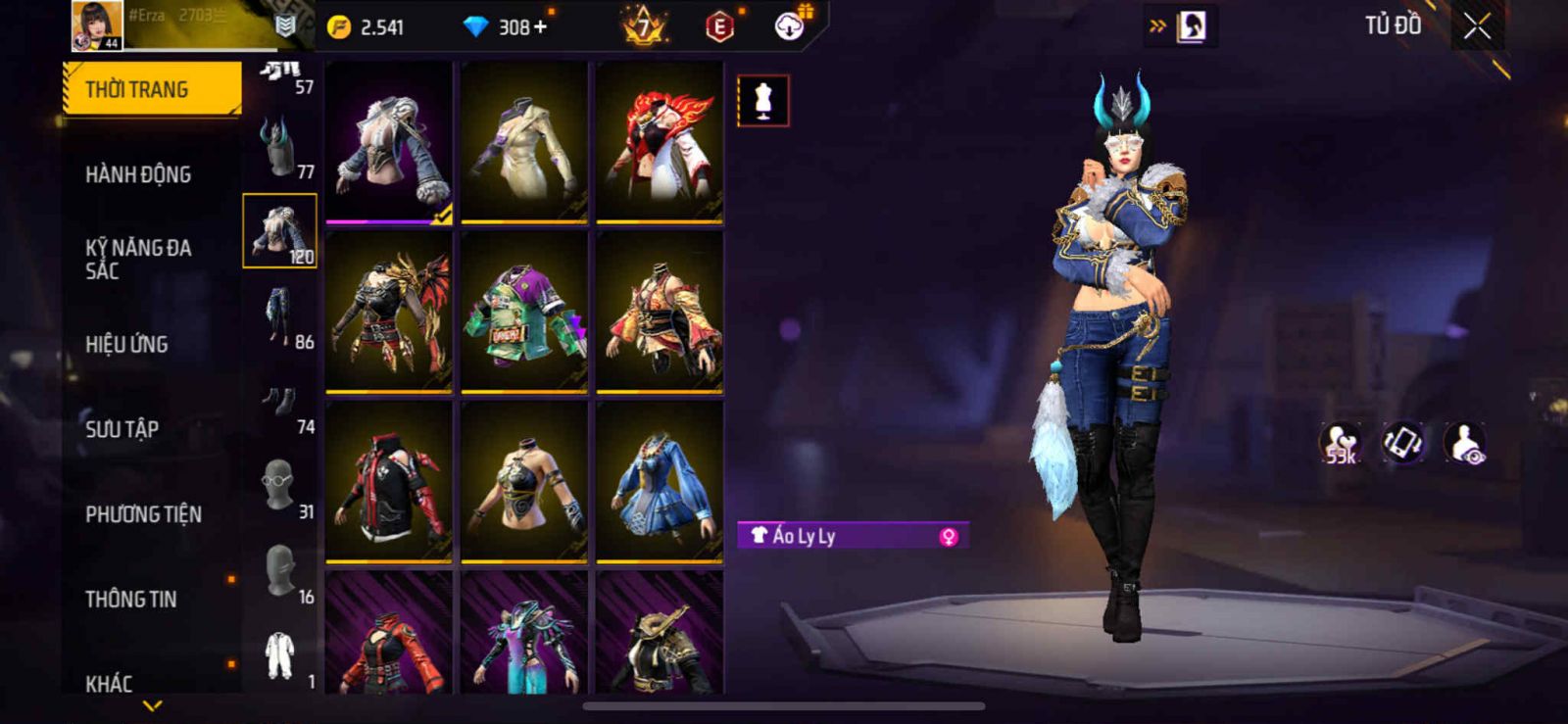Viewport: 1568px width, 724px height.
Task: Select the horned headgear category with 77 items
Action: click(x=281, y=147)
